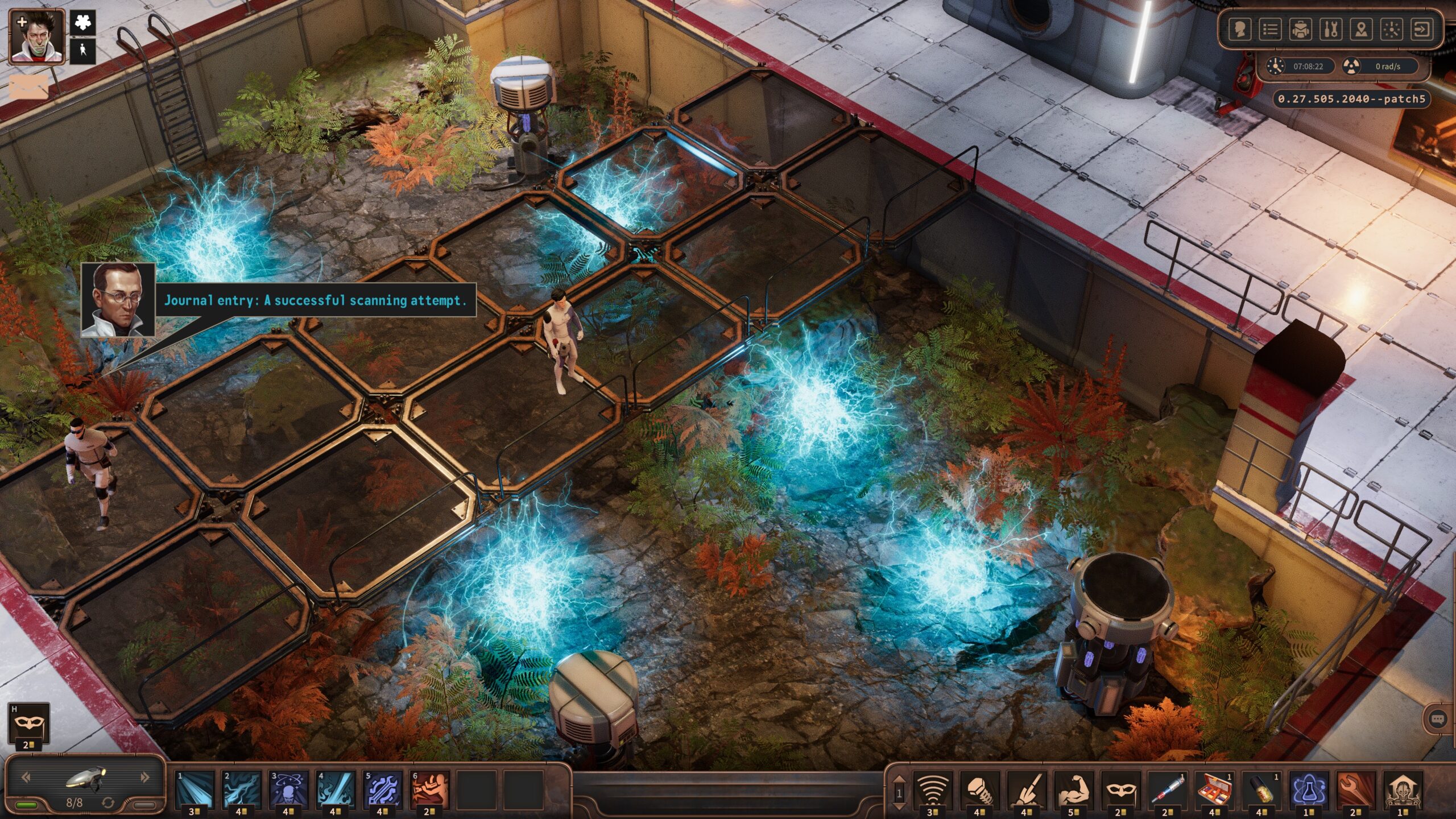
Task: Open the map via location pin icon
Action: [1362, 29]
